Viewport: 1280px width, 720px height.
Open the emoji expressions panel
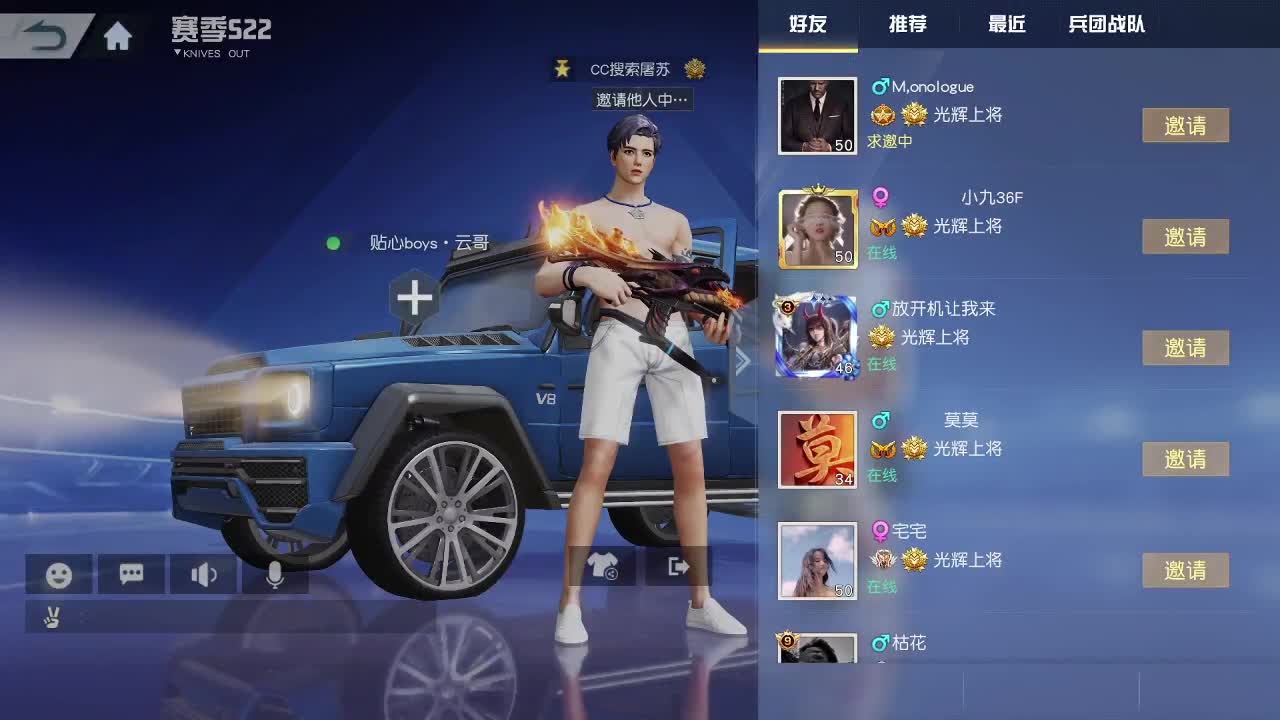click(x=58, y=574)
